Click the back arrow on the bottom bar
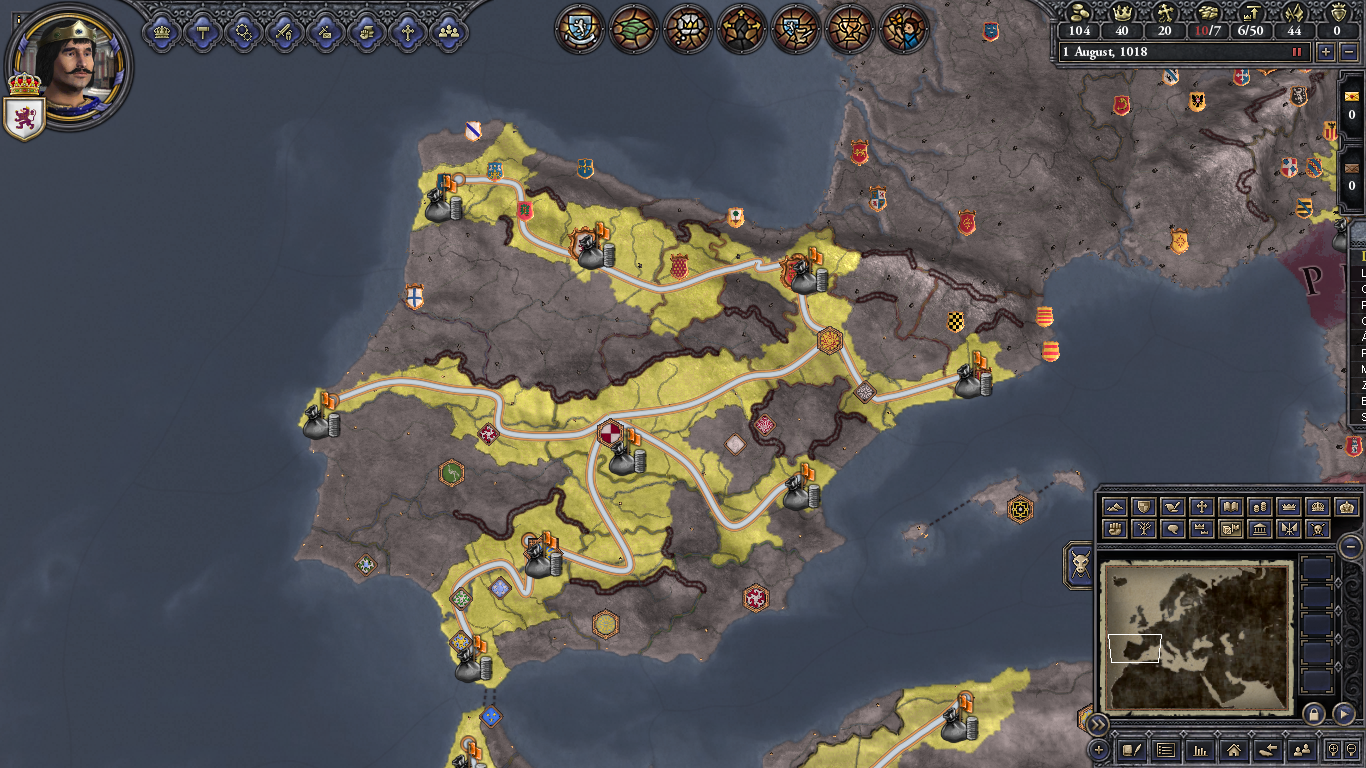Image resolution: width=1366 pixels, height=768 pixels. (1268, 750)
